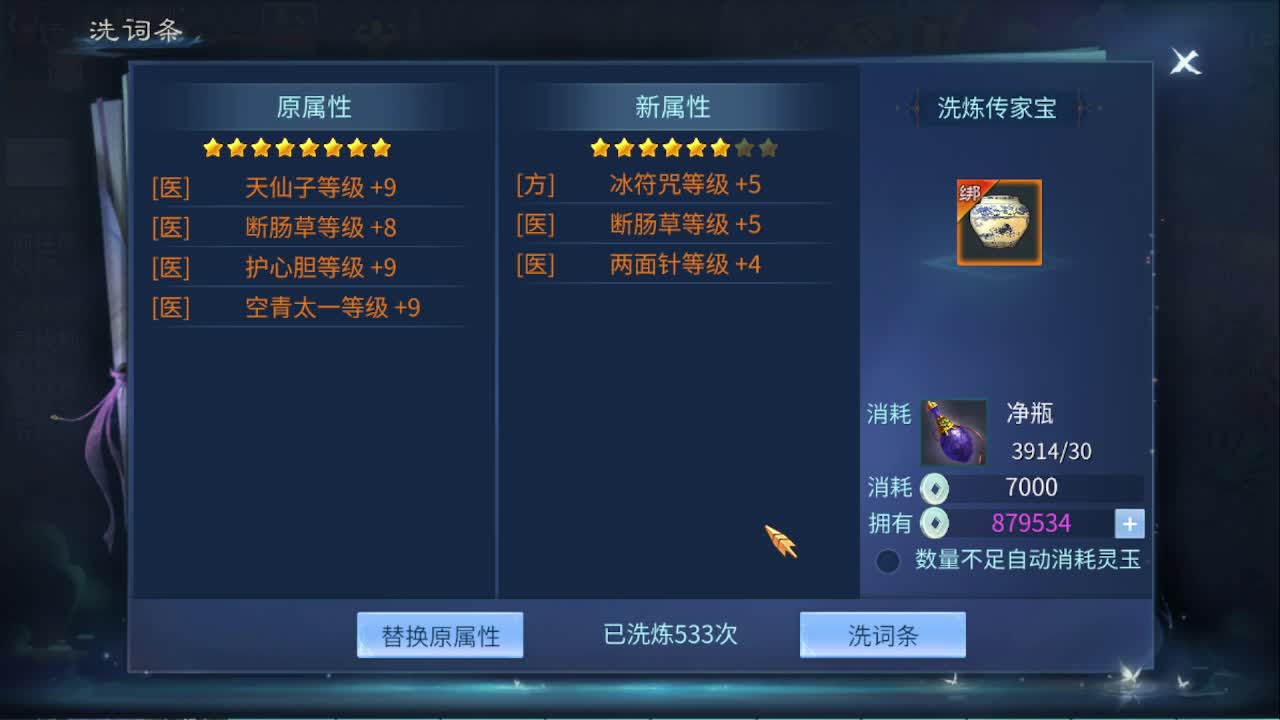Image resolution: width=1280 pixels, height=720 pixels.
Task: Click the 洗炼传家宝 title banner
Action: coord(996,110)
